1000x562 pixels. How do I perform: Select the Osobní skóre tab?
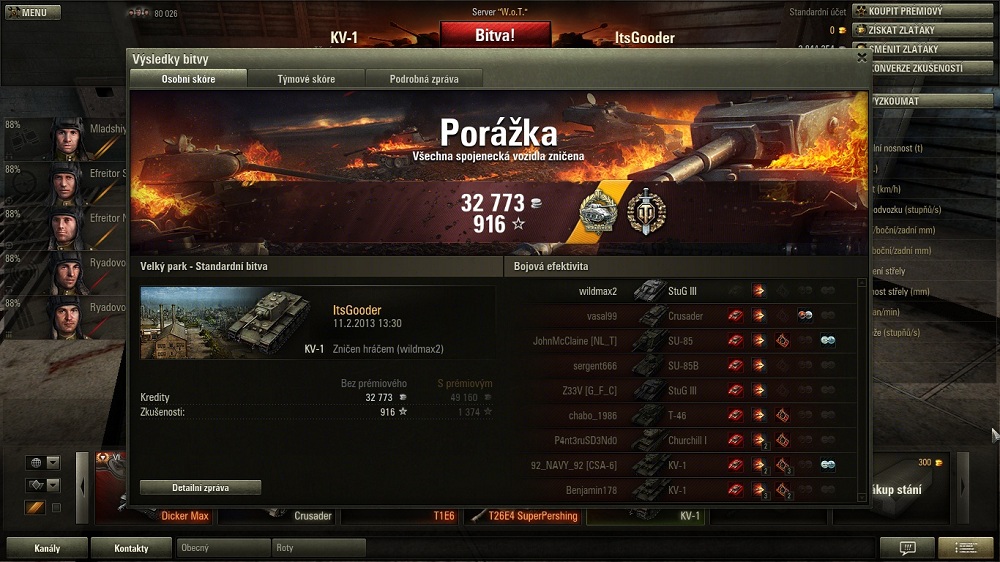[x=189, y=79]
